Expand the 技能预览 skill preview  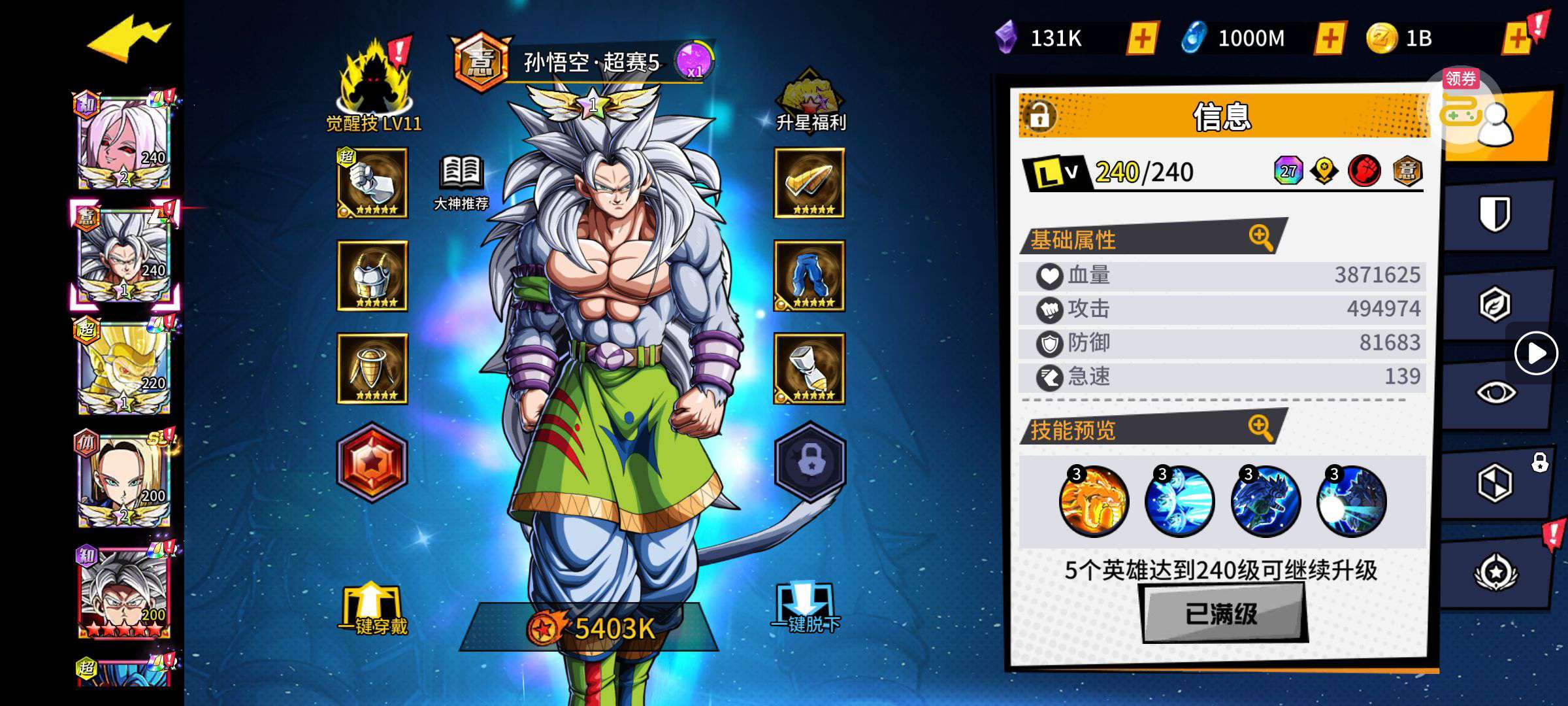[1260, 428]
